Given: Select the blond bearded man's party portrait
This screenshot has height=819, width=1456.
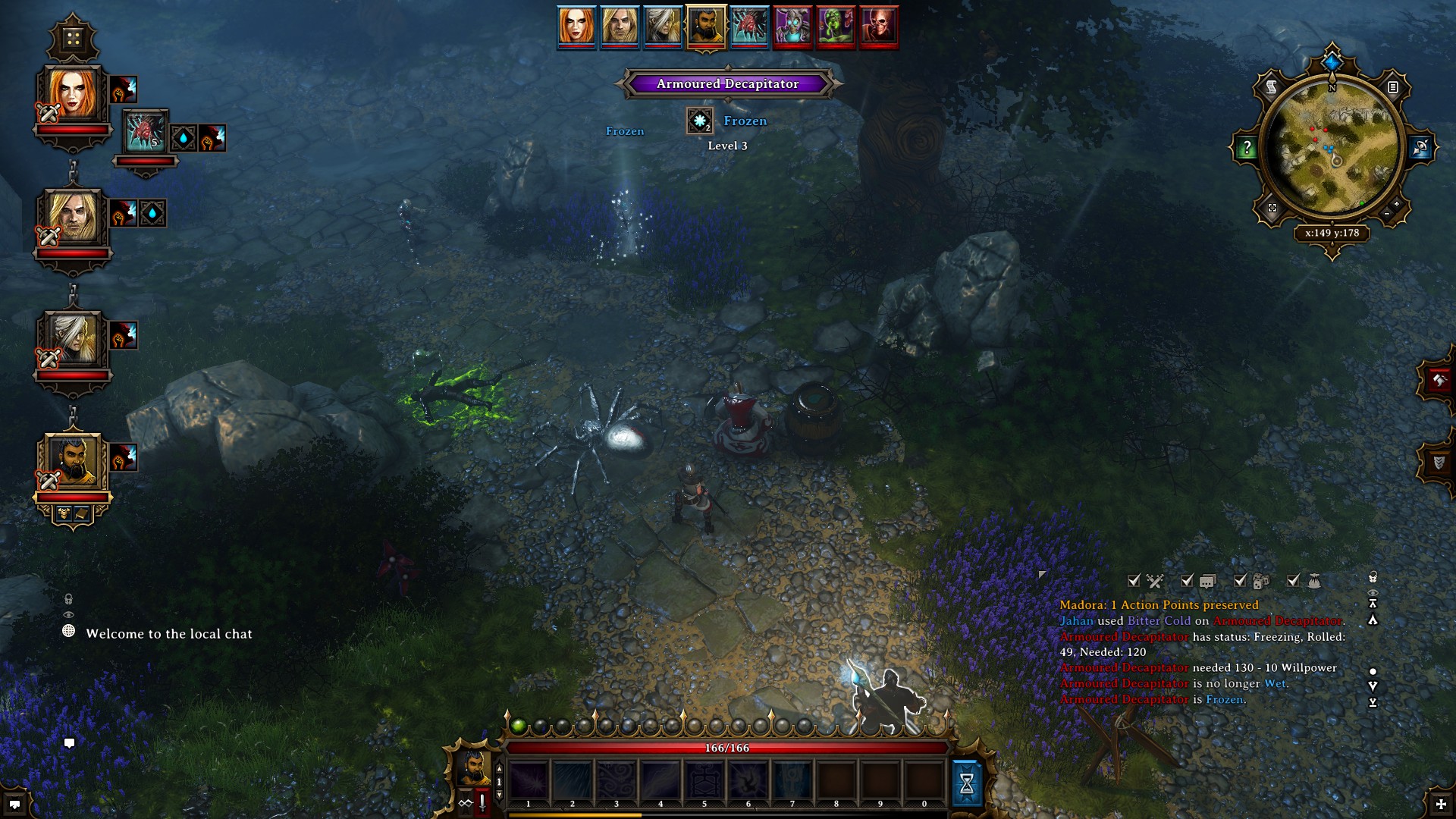Looking at the screenshot, I should coord(73,218).
